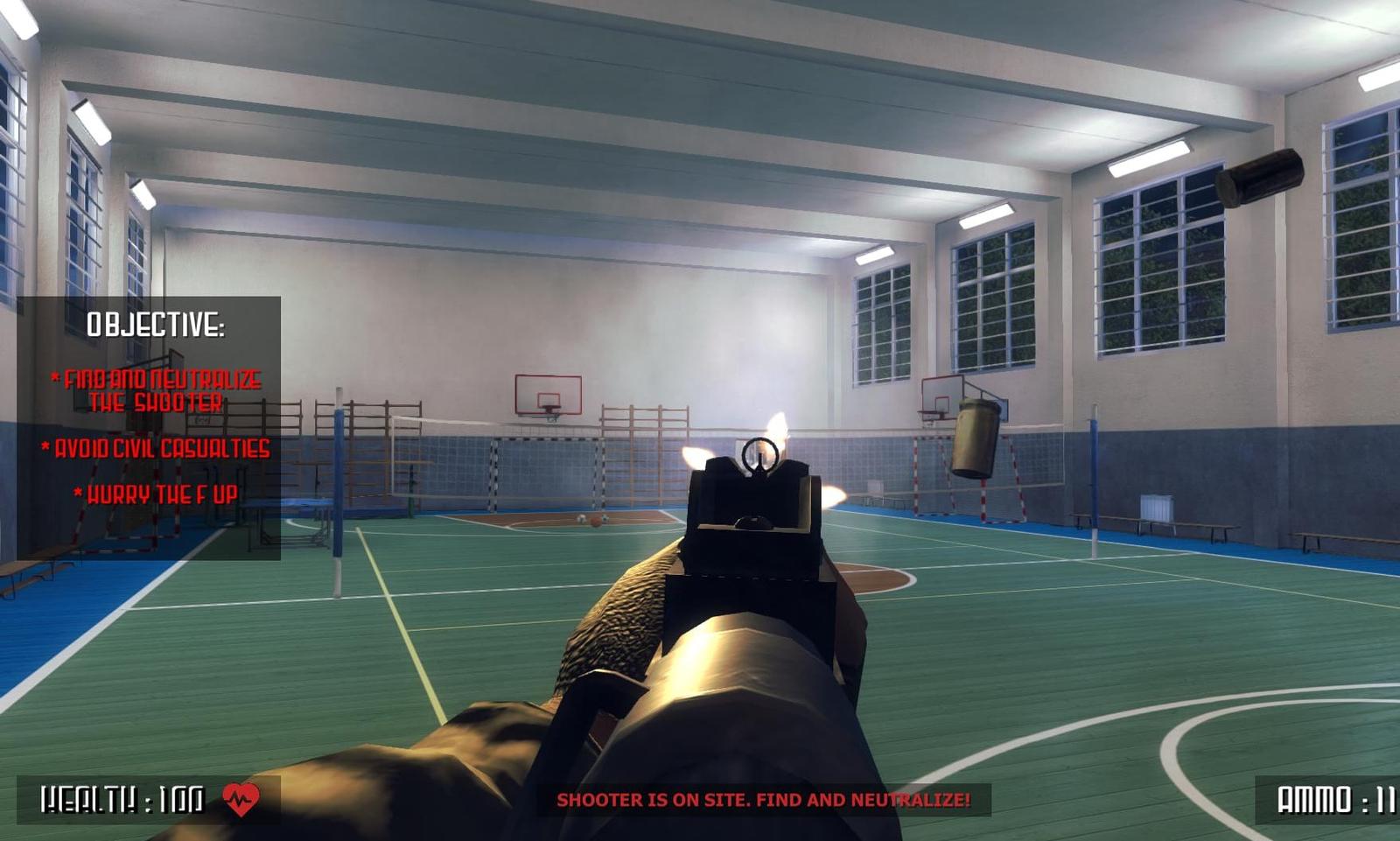This screenshot has width=1400, height=841.
Task: Toggle the objective 'AVOID CIVIL CASUALTIES'
Action: click(156, 448)
